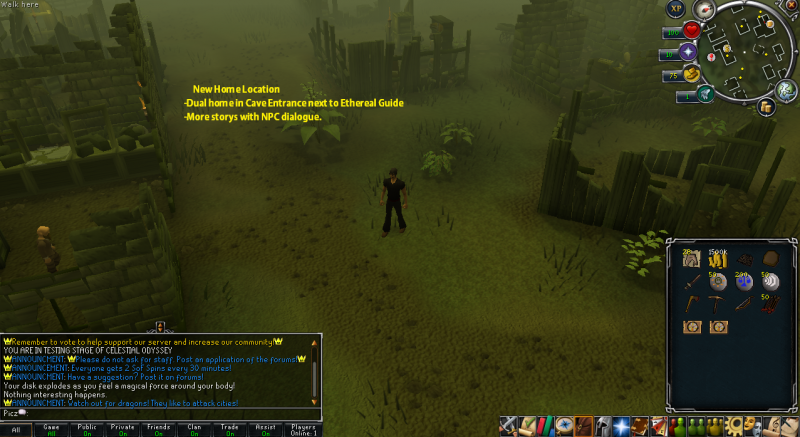Choose the pickaxe inventory slot
This screenshot has width=800, height=437.
(718, 304)
